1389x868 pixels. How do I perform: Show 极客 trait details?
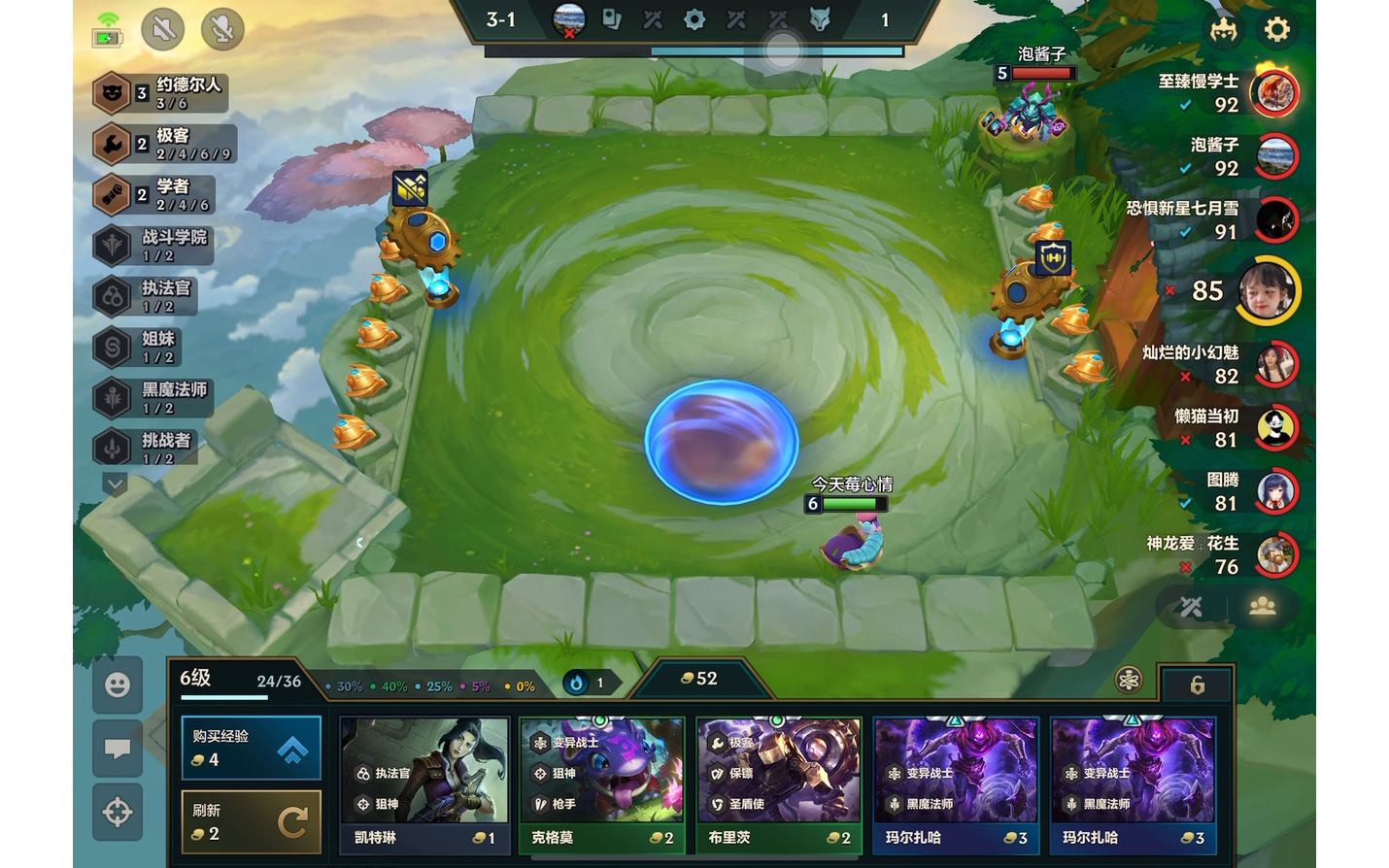point(163,145)
